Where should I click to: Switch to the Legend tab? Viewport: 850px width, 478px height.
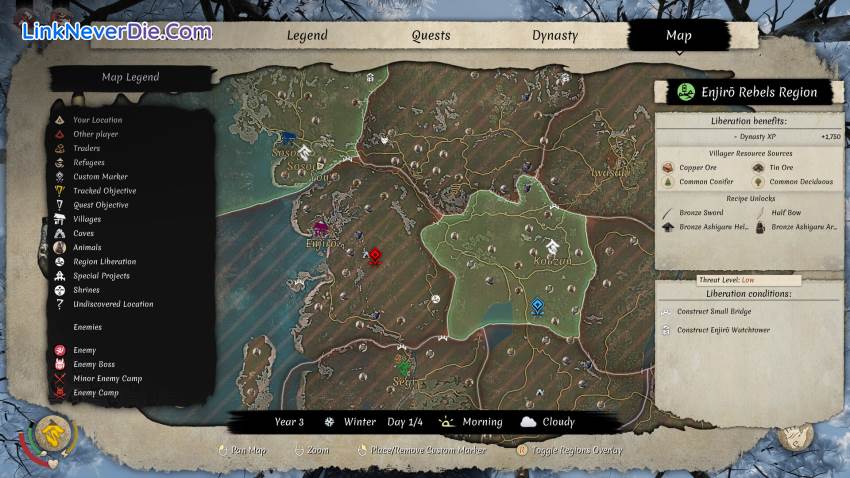pos(307,36)
